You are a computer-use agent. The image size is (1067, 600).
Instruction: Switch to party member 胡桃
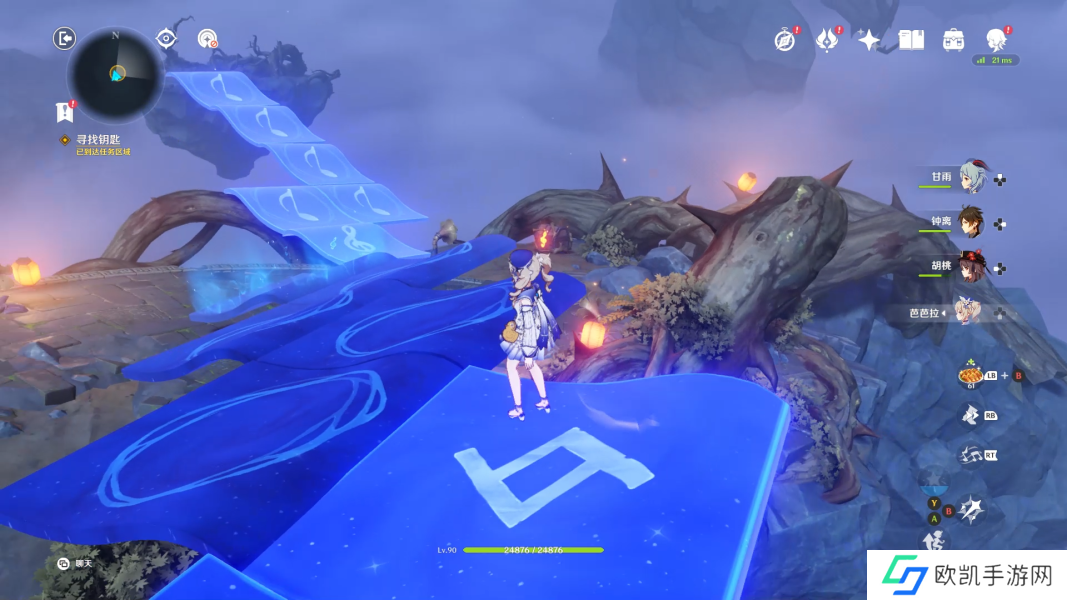[x=972, y=267]
